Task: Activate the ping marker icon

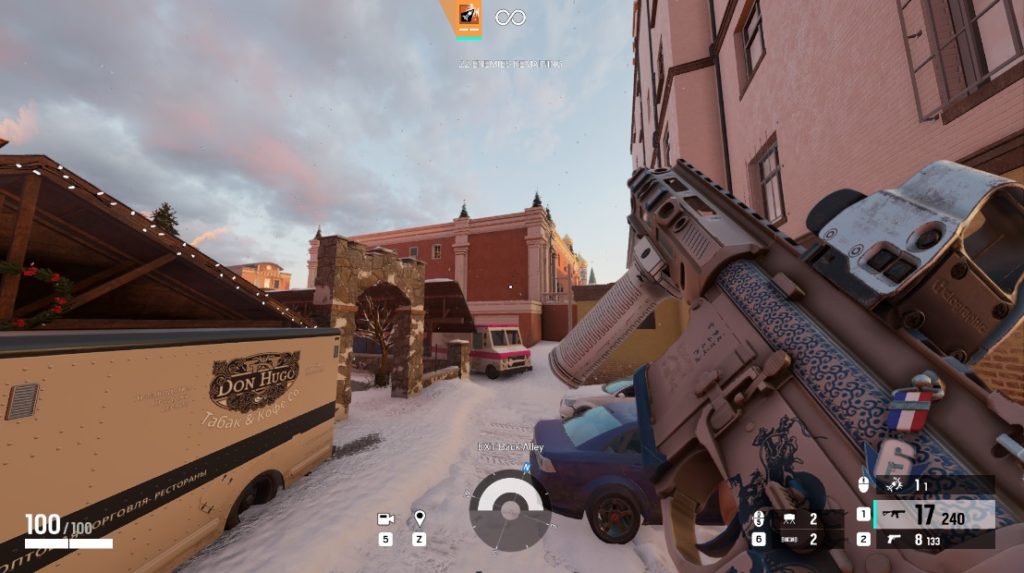Action: point(420,518)
